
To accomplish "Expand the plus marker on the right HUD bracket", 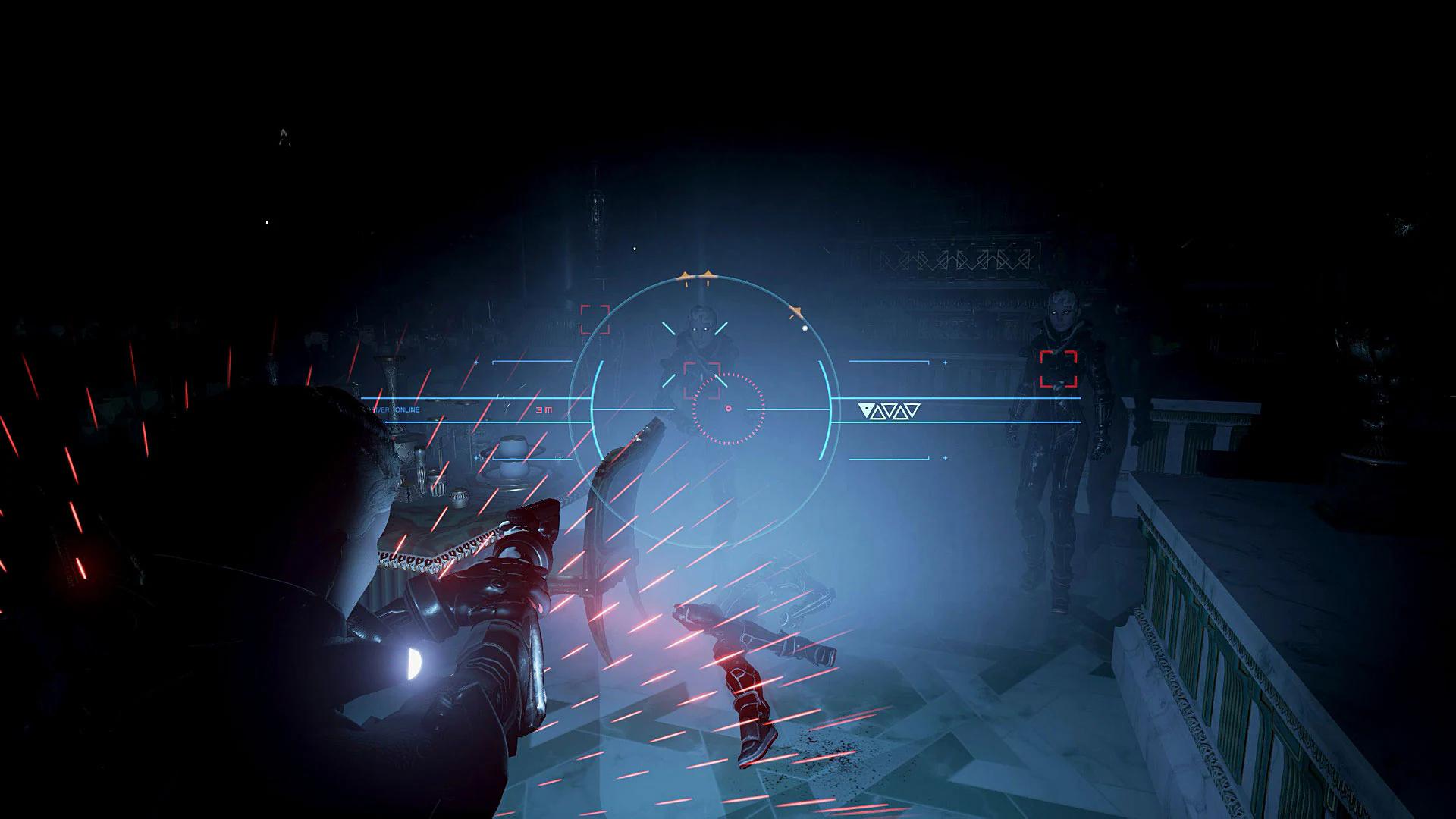I will pyautogui.click(x=945, y=362).
